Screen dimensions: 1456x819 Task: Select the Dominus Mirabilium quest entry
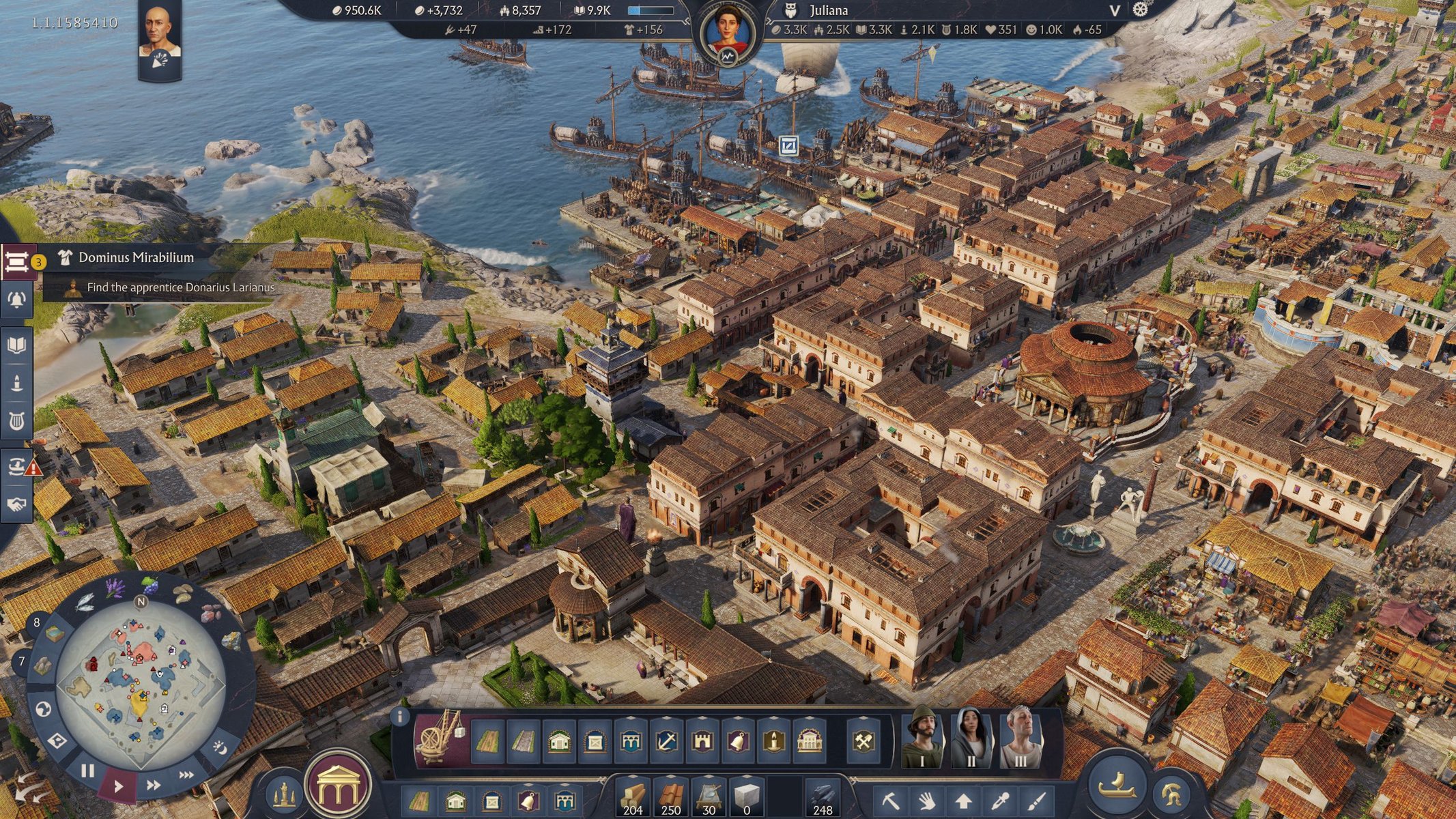point(137,257)
